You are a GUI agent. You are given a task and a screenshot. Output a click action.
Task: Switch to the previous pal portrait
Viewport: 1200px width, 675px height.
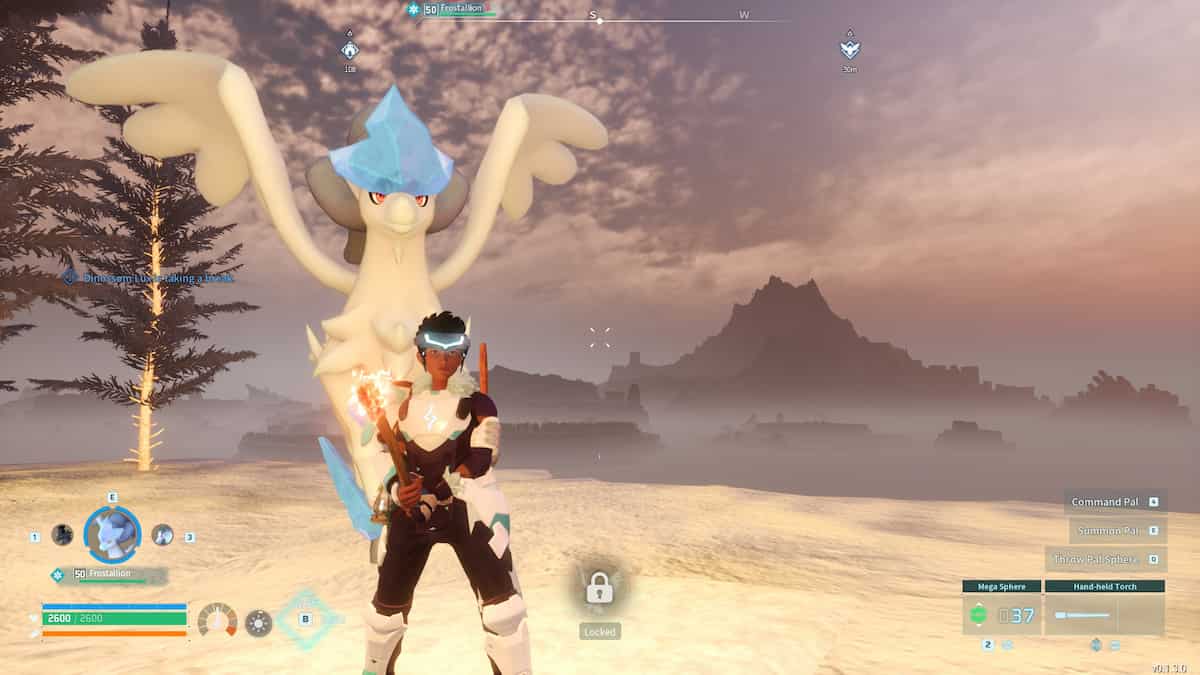click(x=62, y=535)
